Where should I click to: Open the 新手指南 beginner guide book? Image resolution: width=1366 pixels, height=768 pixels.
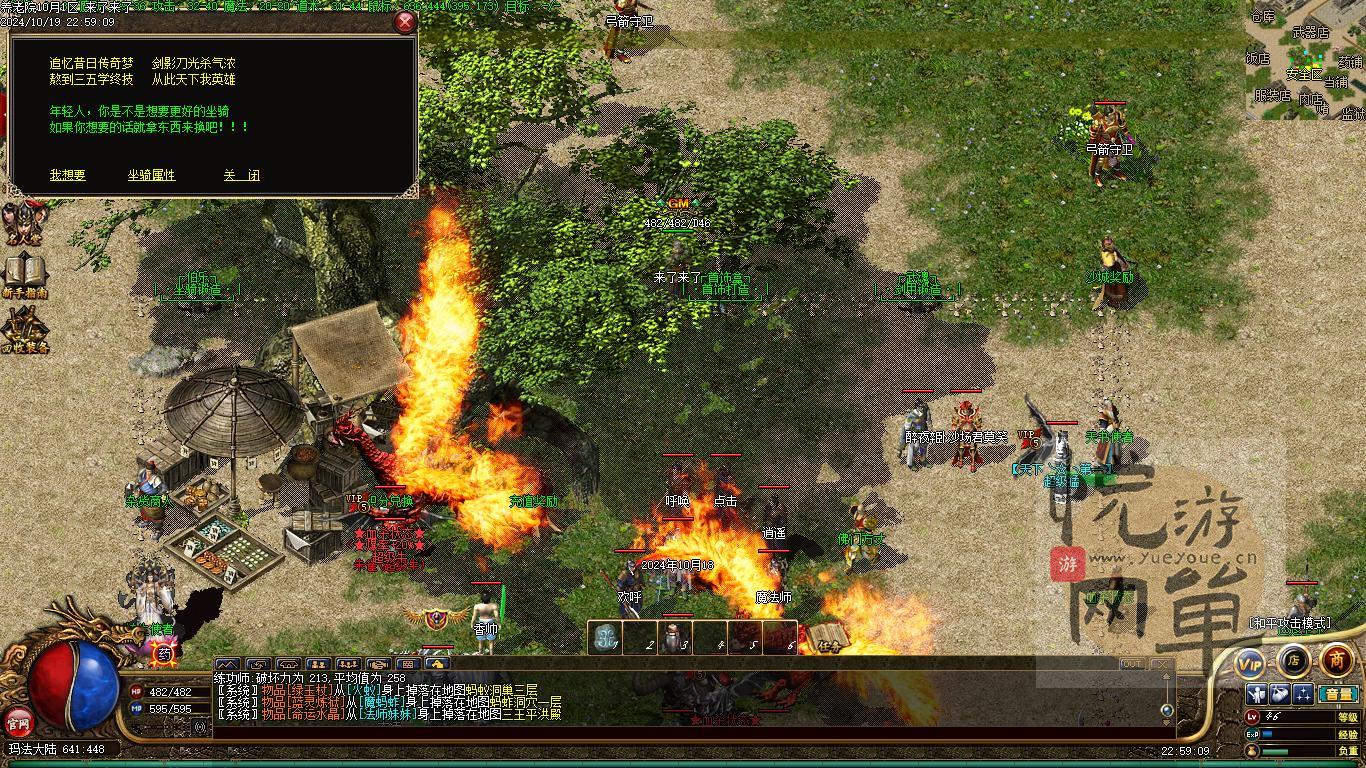coord(24,277)
